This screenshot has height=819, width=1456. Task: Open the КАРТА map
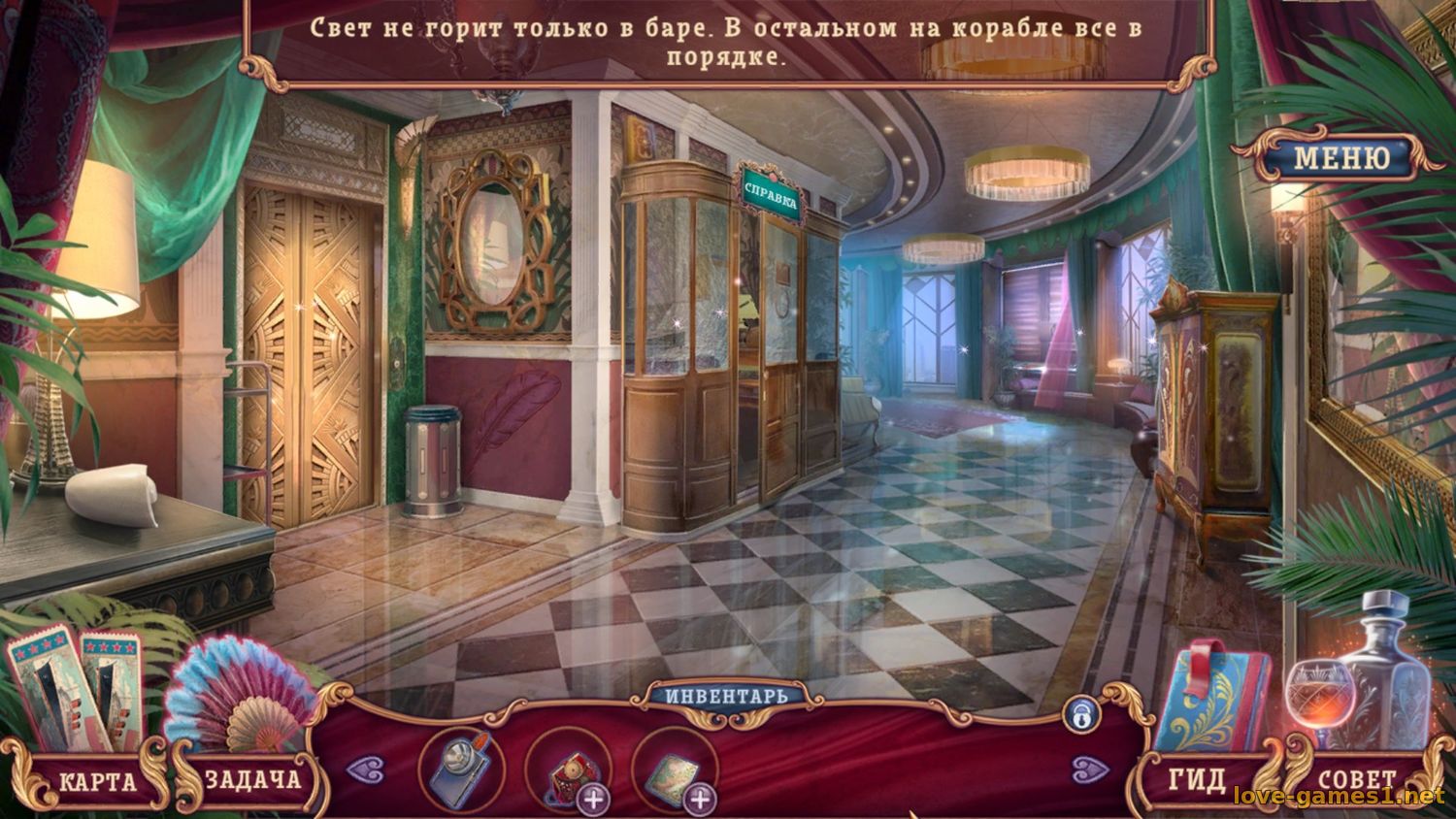coord(97,779)
